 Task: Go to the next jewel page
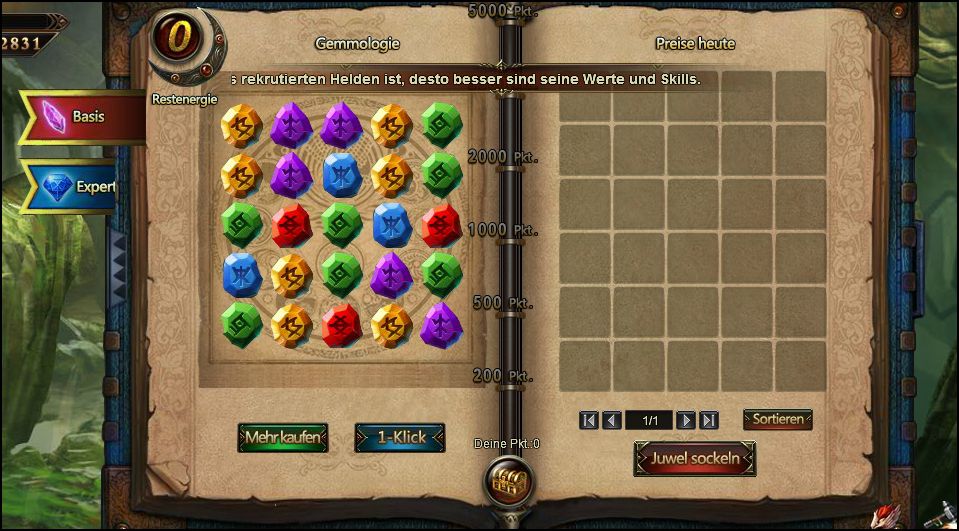pos(686,421)
